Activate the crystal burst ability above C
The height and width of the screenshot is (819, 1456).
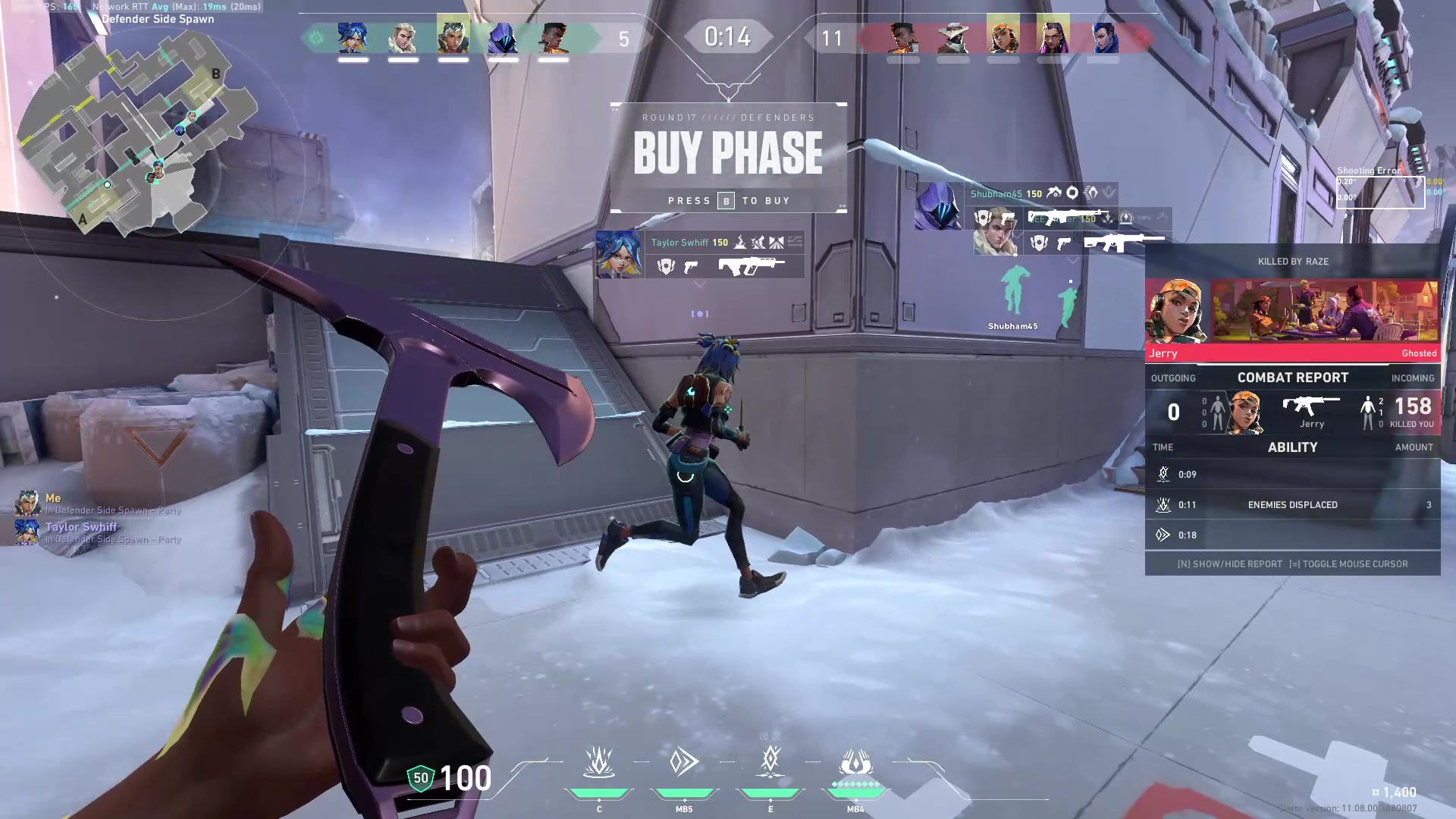599,762
